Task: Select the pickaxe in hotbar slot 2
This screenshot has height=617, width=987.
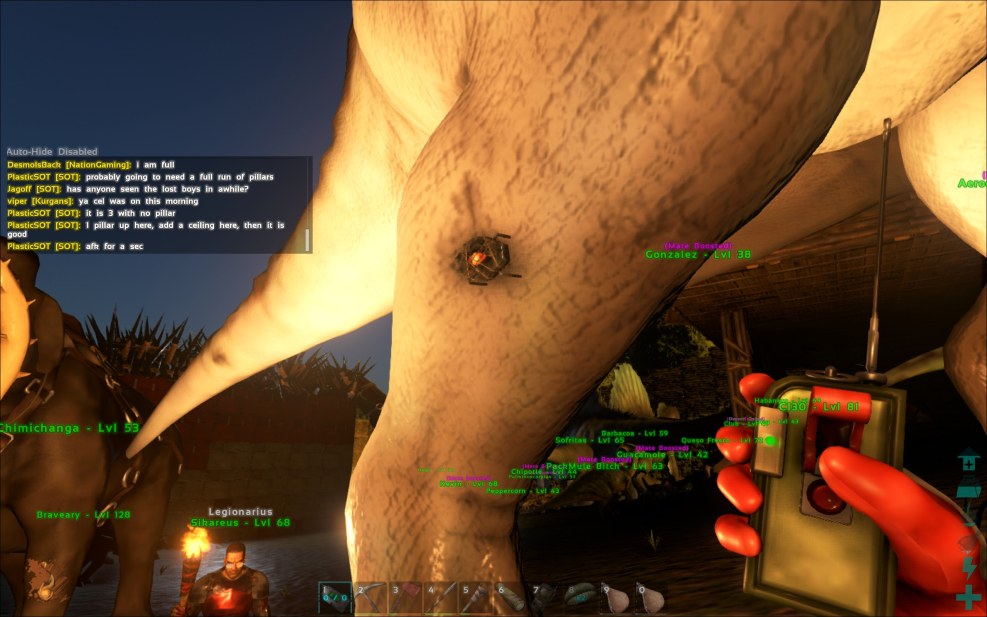Action: point(371,597)
